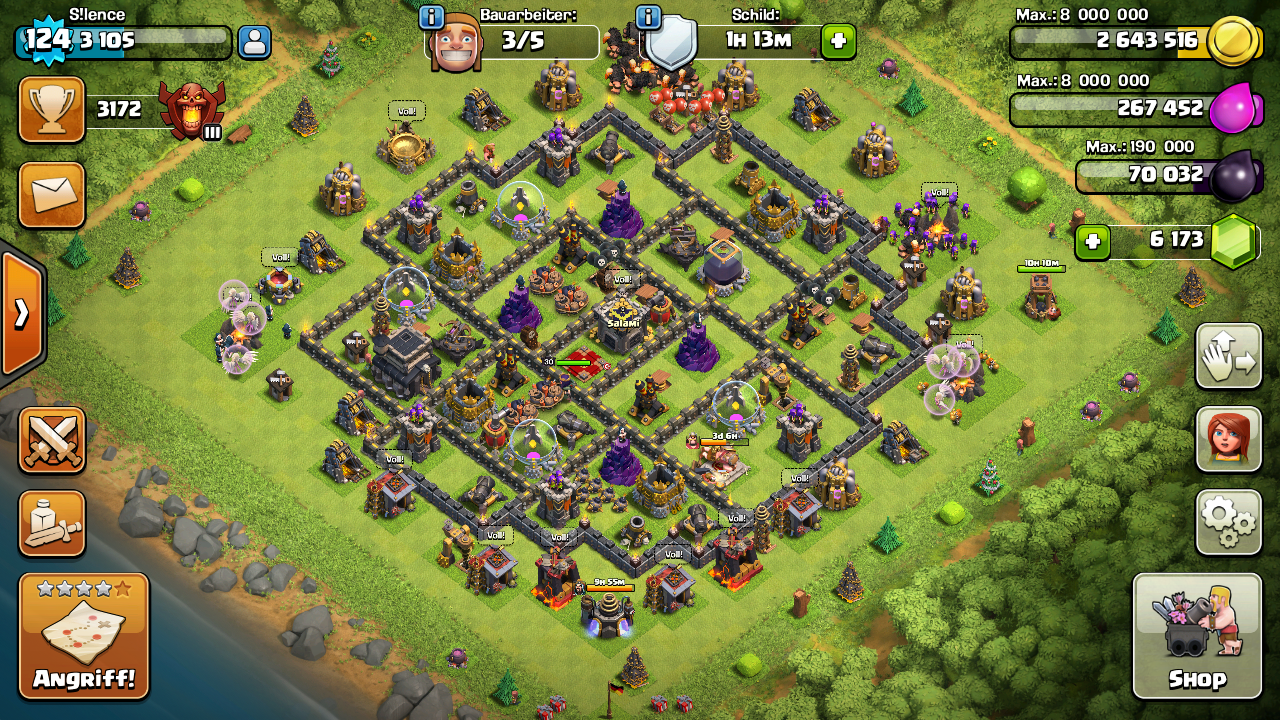Screen dimensions: 1280x720
Task: Buy gems with the green plus button
Action: click(1093, 242)
